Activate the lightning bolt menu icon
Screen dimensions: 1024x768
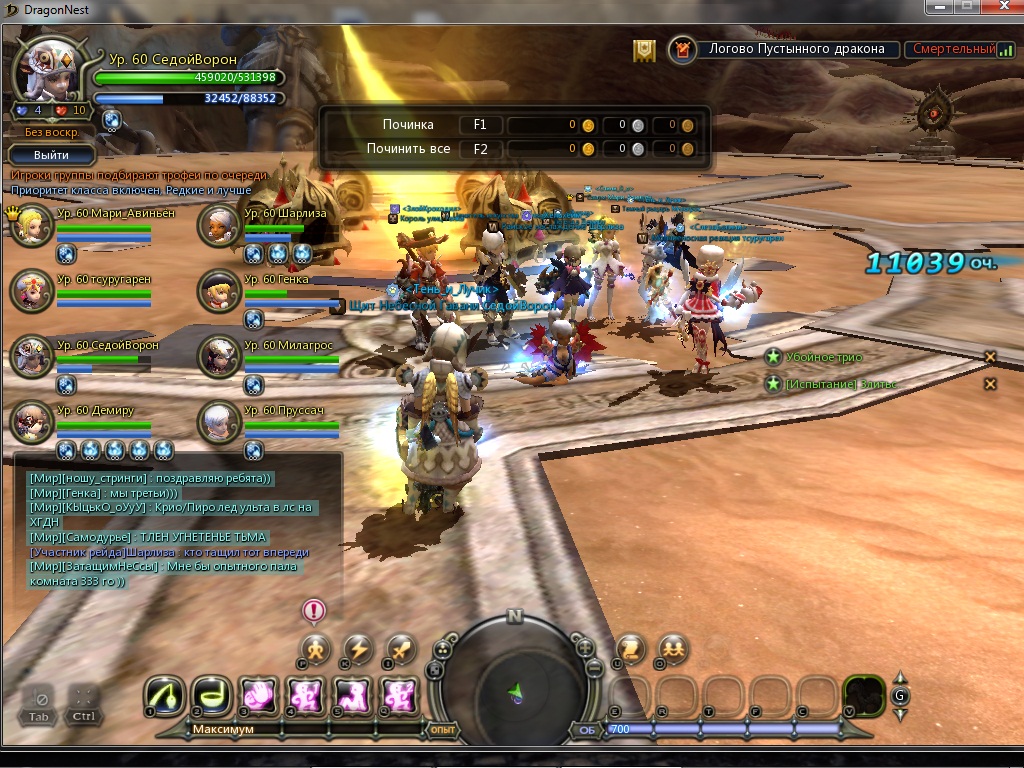pos(358,649)
